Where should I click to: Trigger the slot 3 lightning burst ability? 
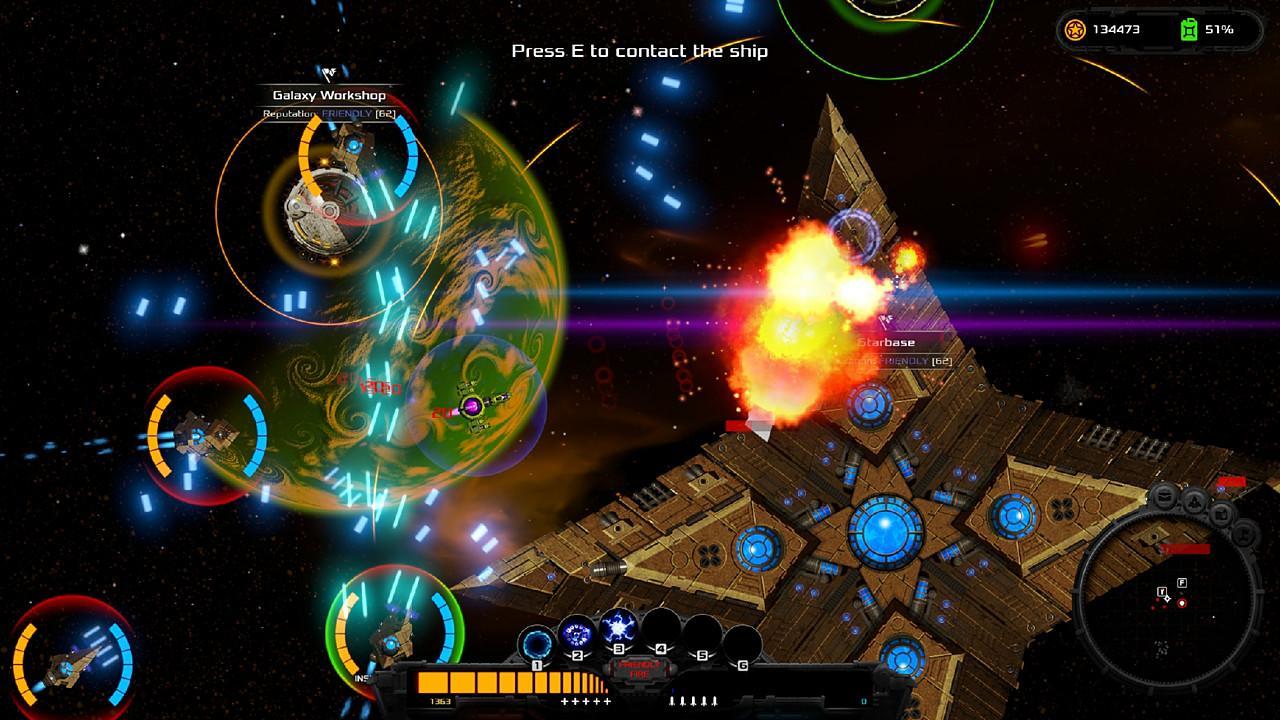coord(618,627)
